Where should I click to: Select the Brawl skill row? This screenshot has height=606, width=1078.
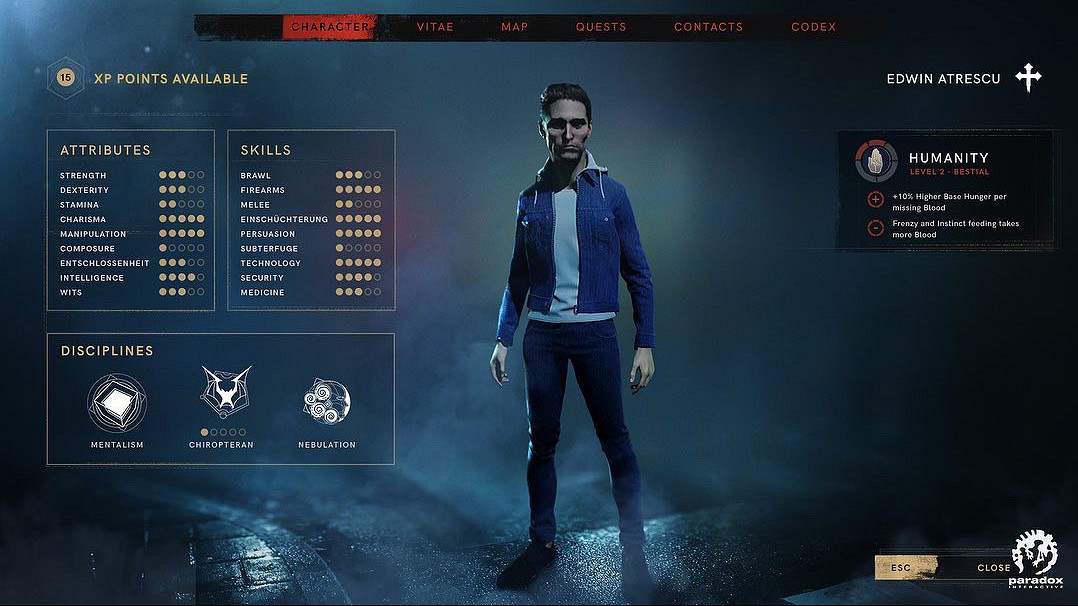click(x=310, y=175)
